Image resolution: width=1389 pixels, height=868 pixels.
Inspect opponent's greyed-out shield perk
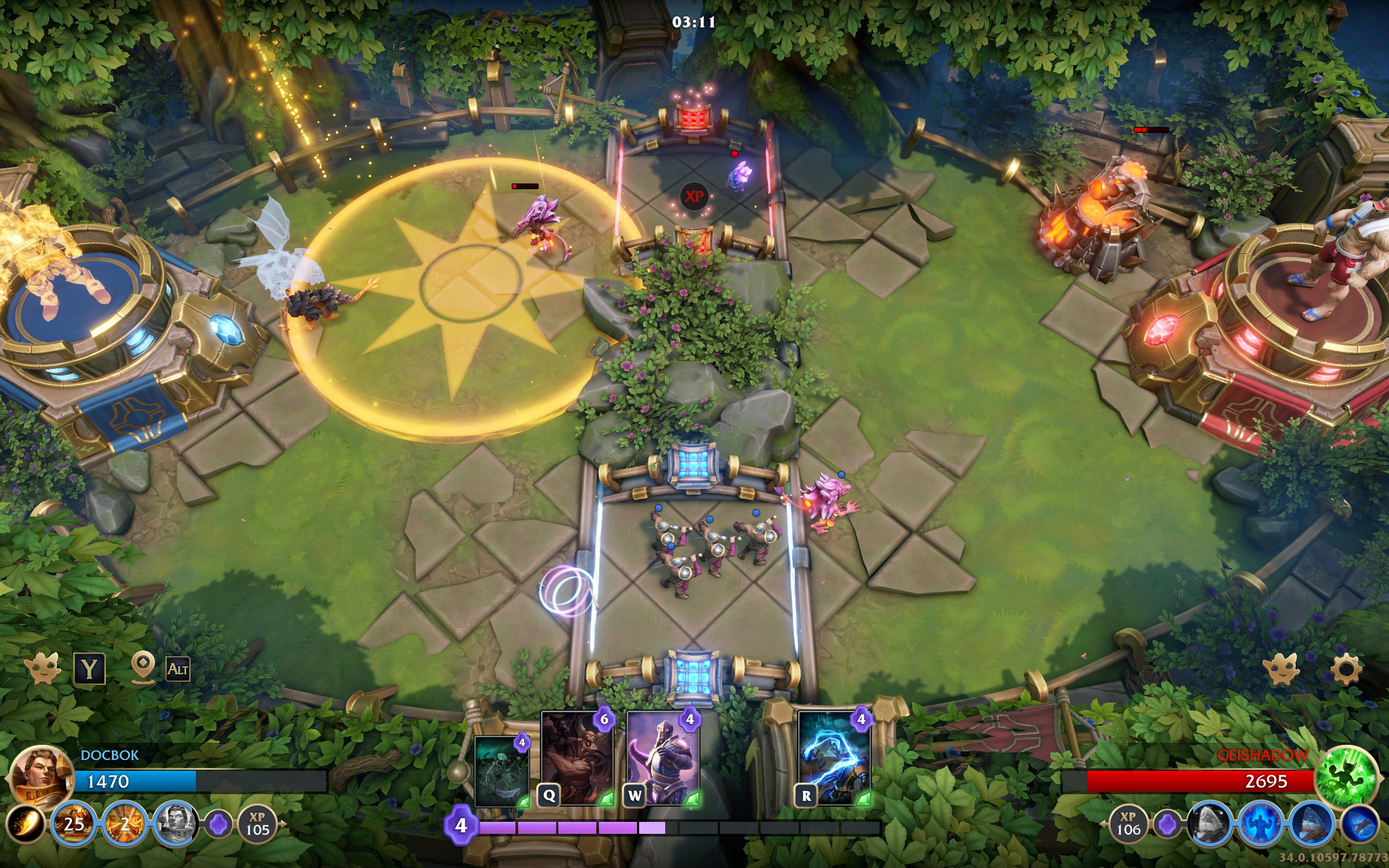pos(1210,825)
